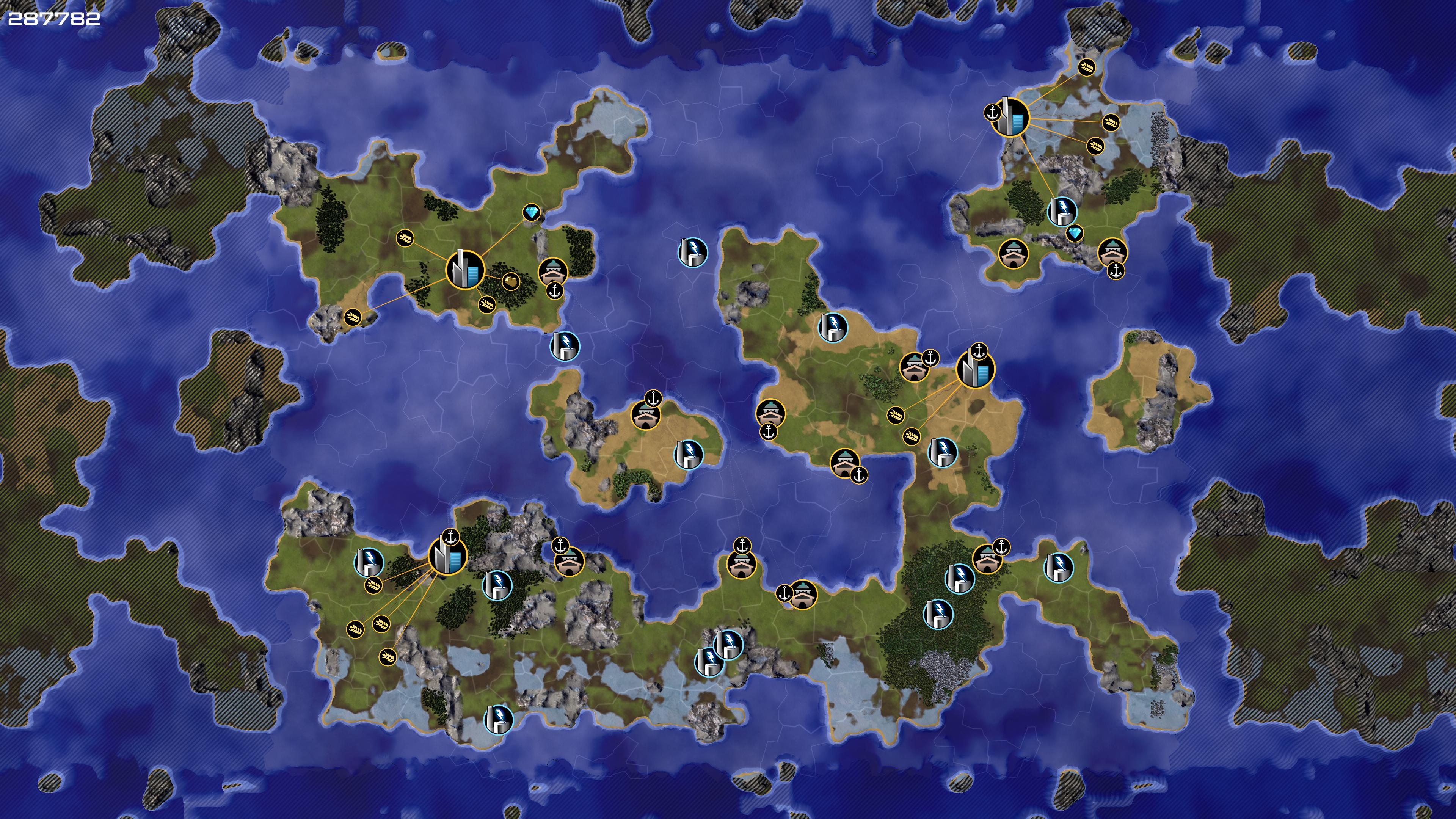
Task: Click the diamond marker touching a power plant
Action: click(1075, 233)
